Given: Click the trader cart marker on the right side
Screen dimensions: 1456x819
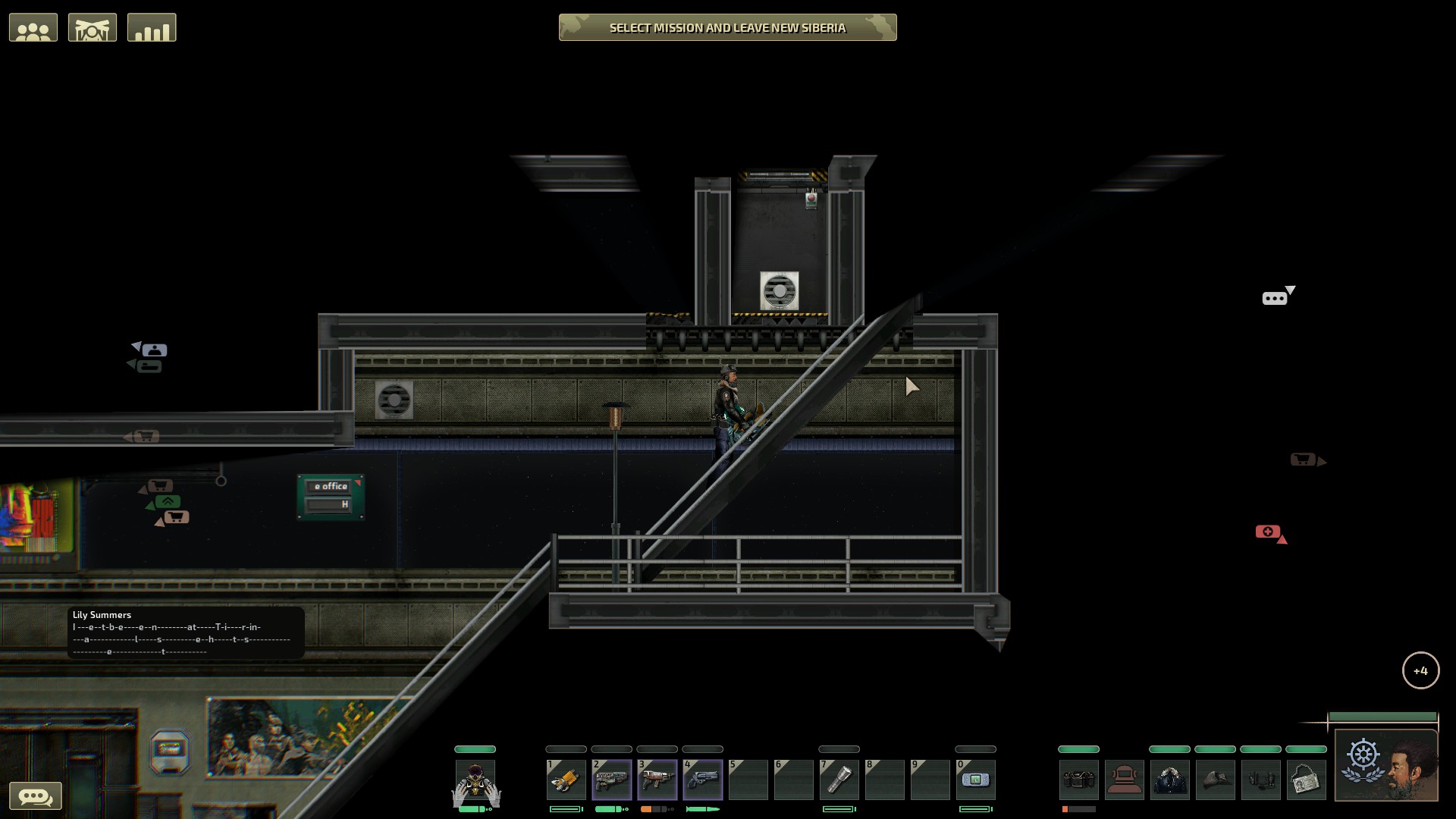Looking at the screenshot, I should tap(1302, 459).
